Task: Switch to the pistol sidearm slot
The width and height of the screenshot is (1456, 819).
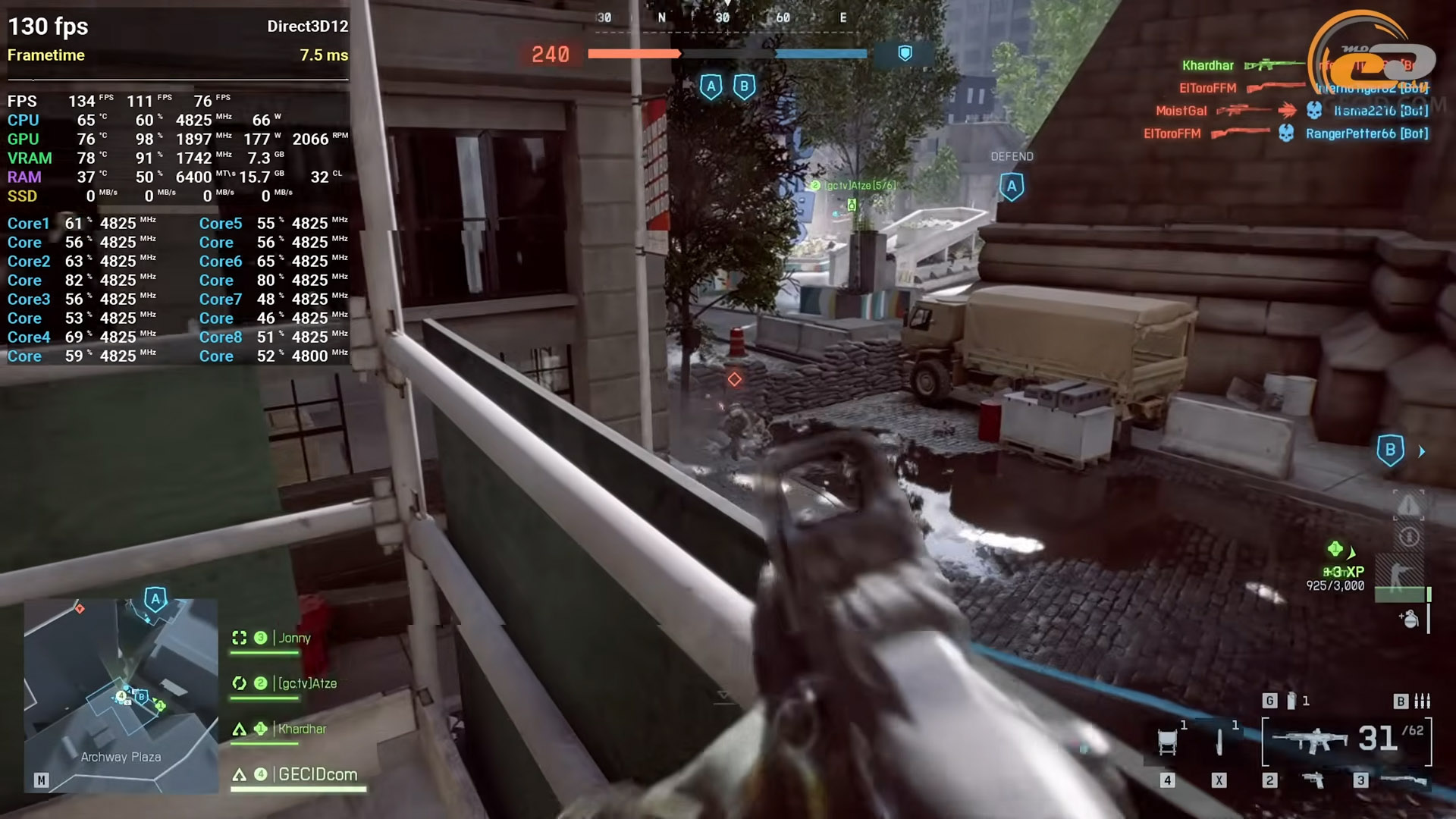Action: [x=1313, y=780]
